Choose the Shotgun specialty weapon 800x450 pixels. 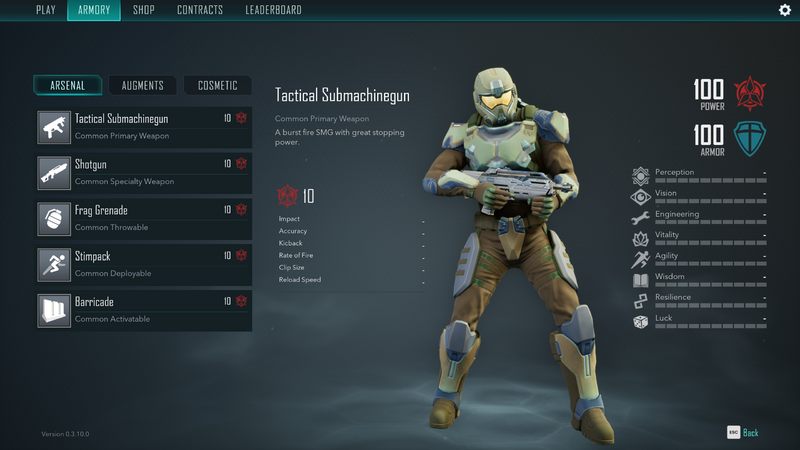point(143,173)
